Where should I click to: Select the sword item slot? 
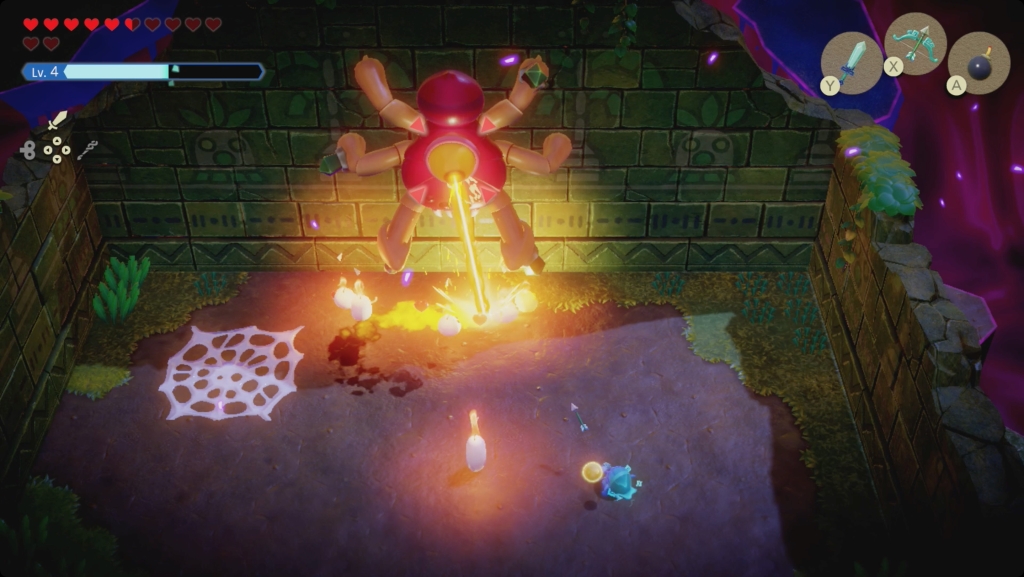click(x=853, y=61)
